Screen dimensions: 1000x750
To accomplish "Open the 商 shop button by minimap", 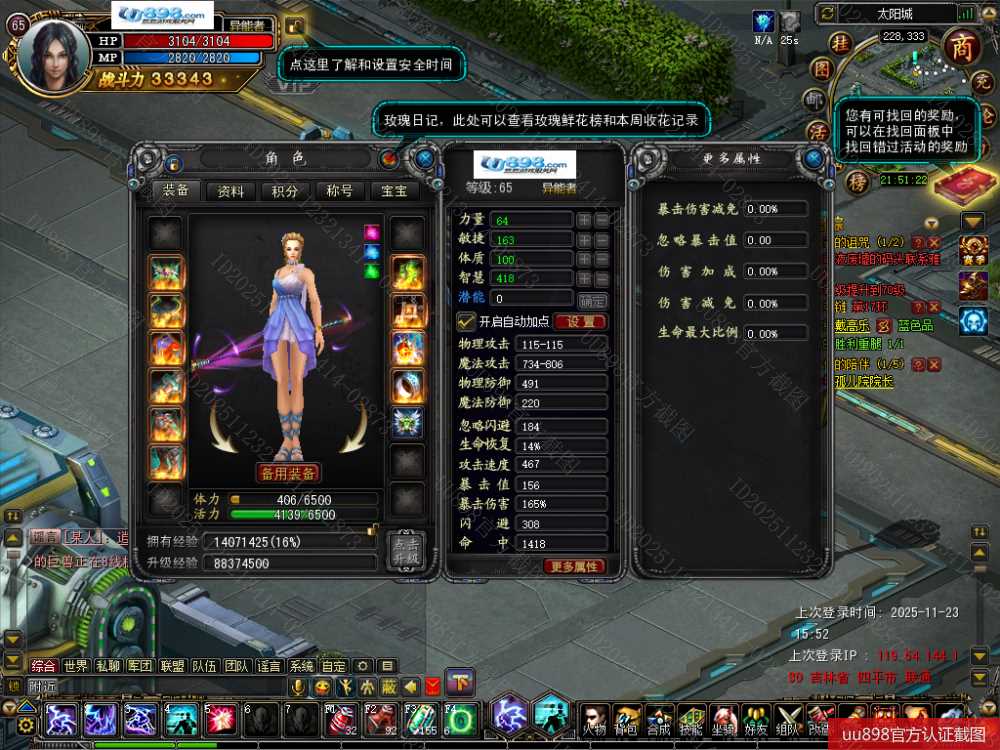I will (x=962, y=46).
